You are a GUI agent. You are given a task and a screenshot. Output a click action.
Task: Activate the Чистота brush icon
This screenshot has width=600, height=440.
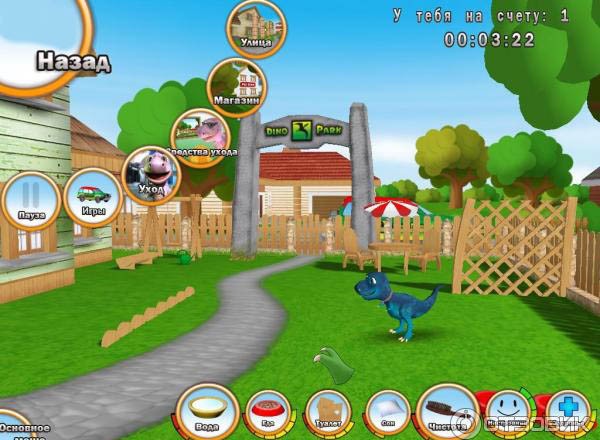pyautogui.click(x=447, y=411)
